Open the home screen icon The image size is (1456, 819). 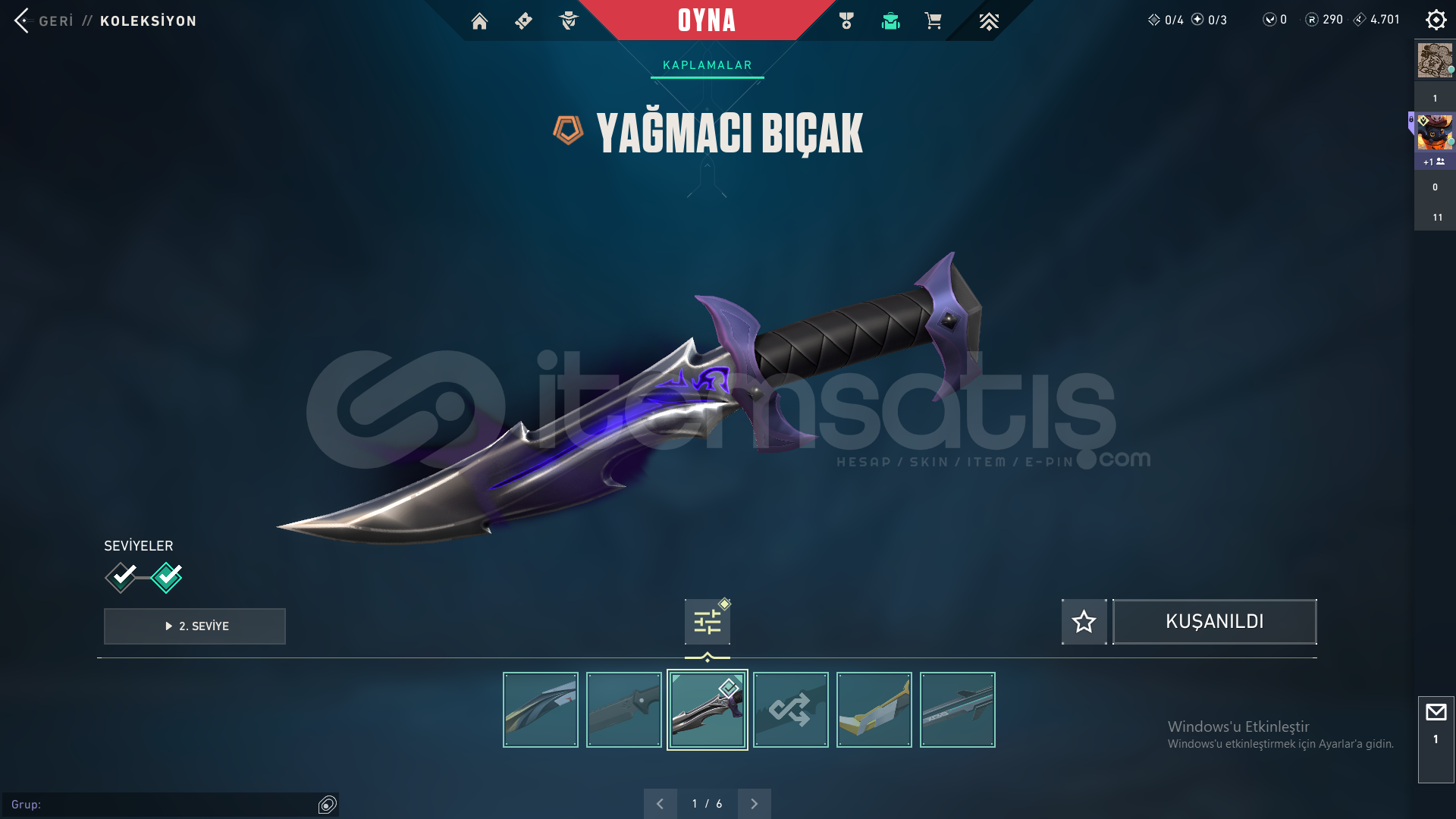[x=479, y=21]
